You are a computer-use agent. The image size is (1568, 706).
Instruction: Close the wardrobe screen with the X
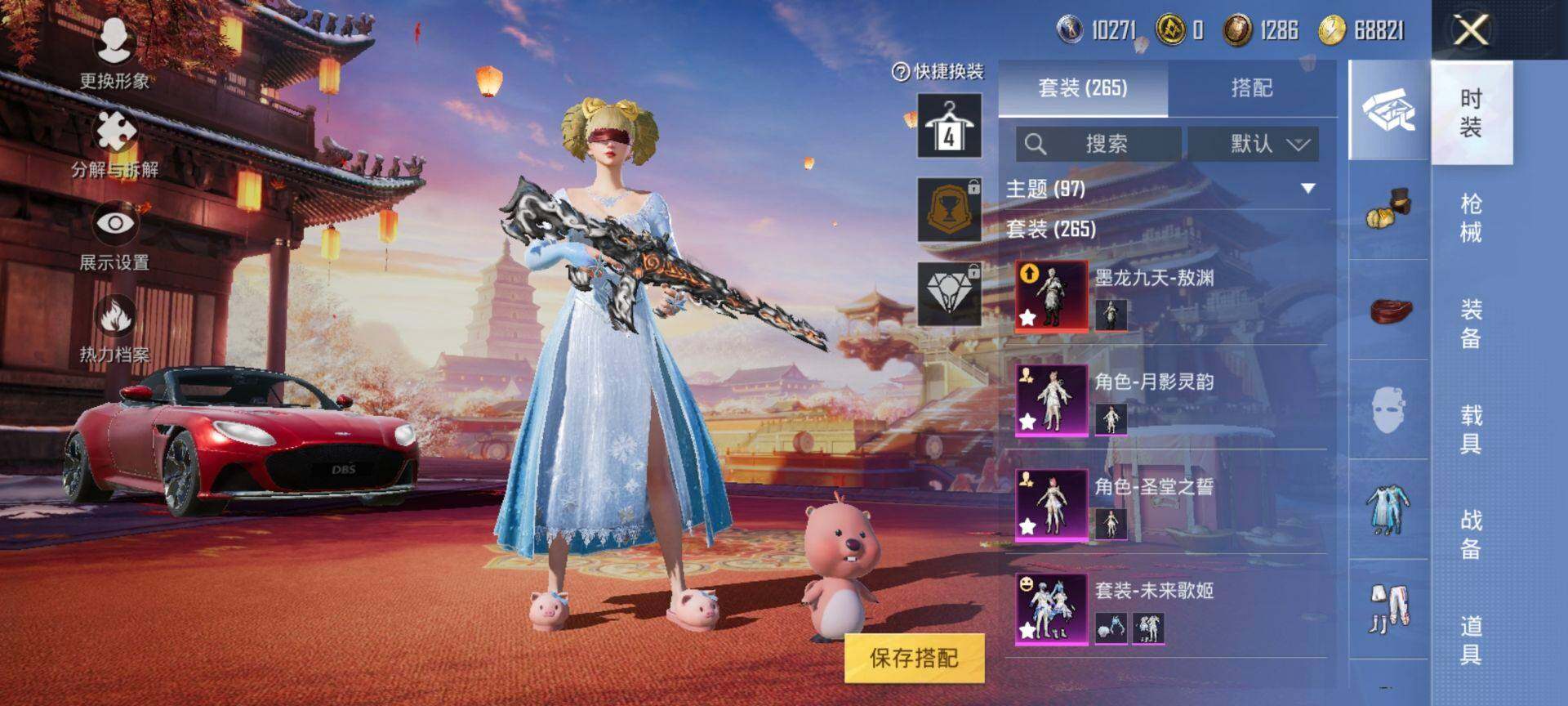click(x=1471, y=31)
